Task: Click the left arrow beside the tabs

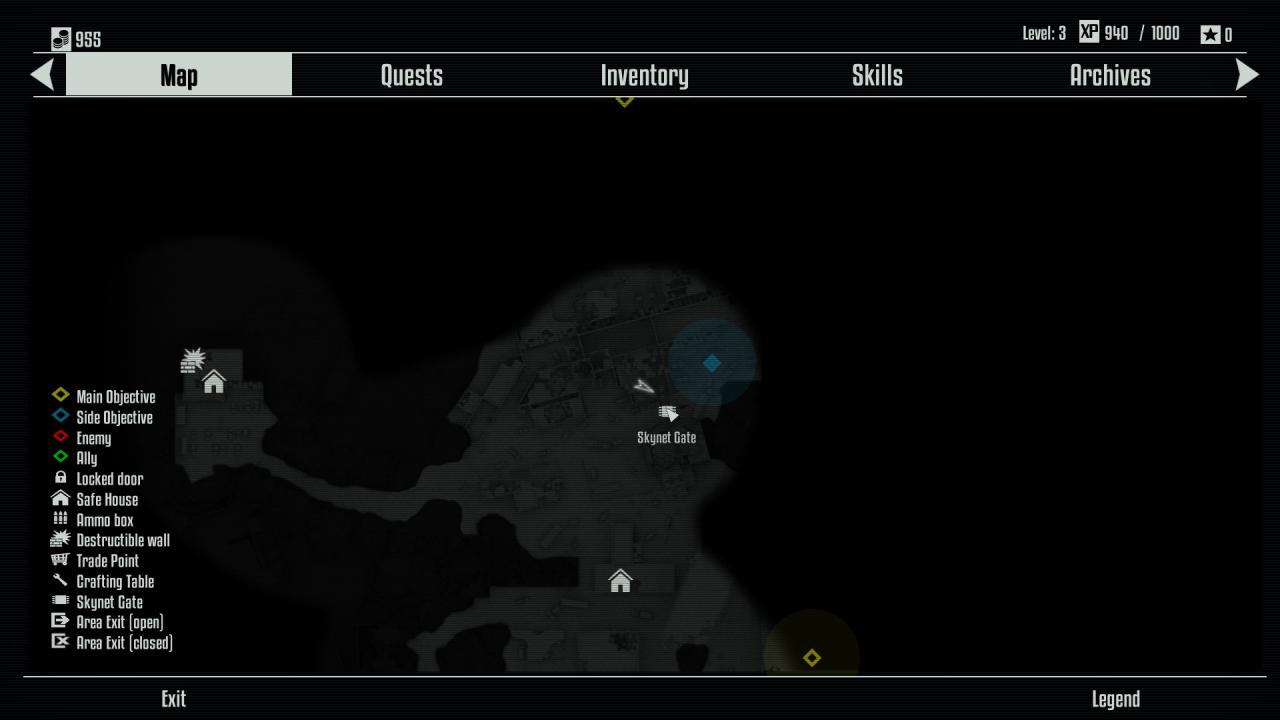Action: coord(42,75)
